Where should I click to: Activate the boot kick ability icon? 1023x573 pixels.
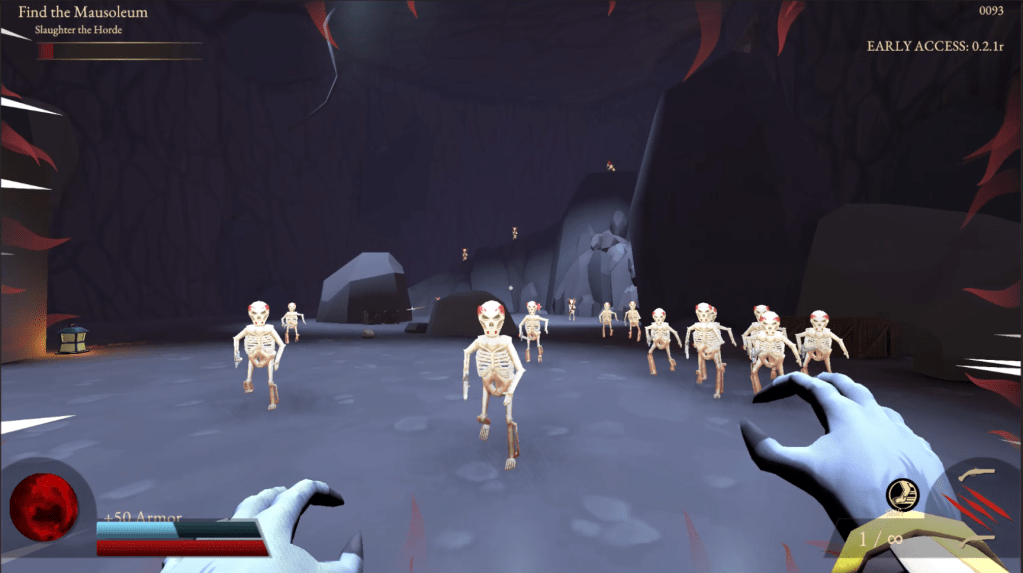pos(900,493)
